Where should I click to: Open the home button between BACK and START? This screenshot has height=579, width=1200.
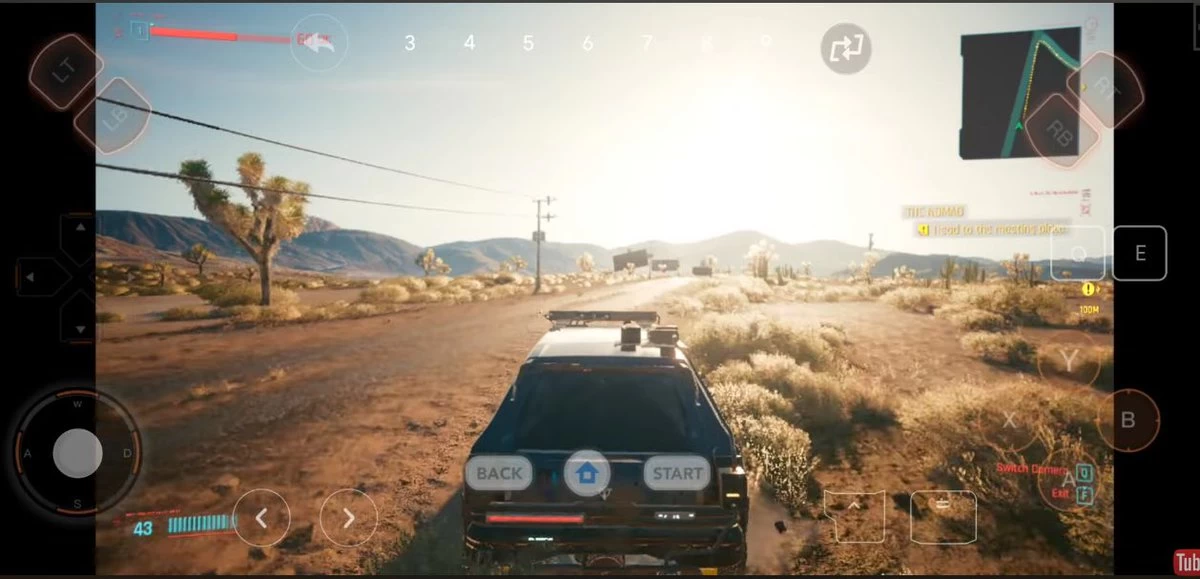pyautogui.click(x=587, y=473)
